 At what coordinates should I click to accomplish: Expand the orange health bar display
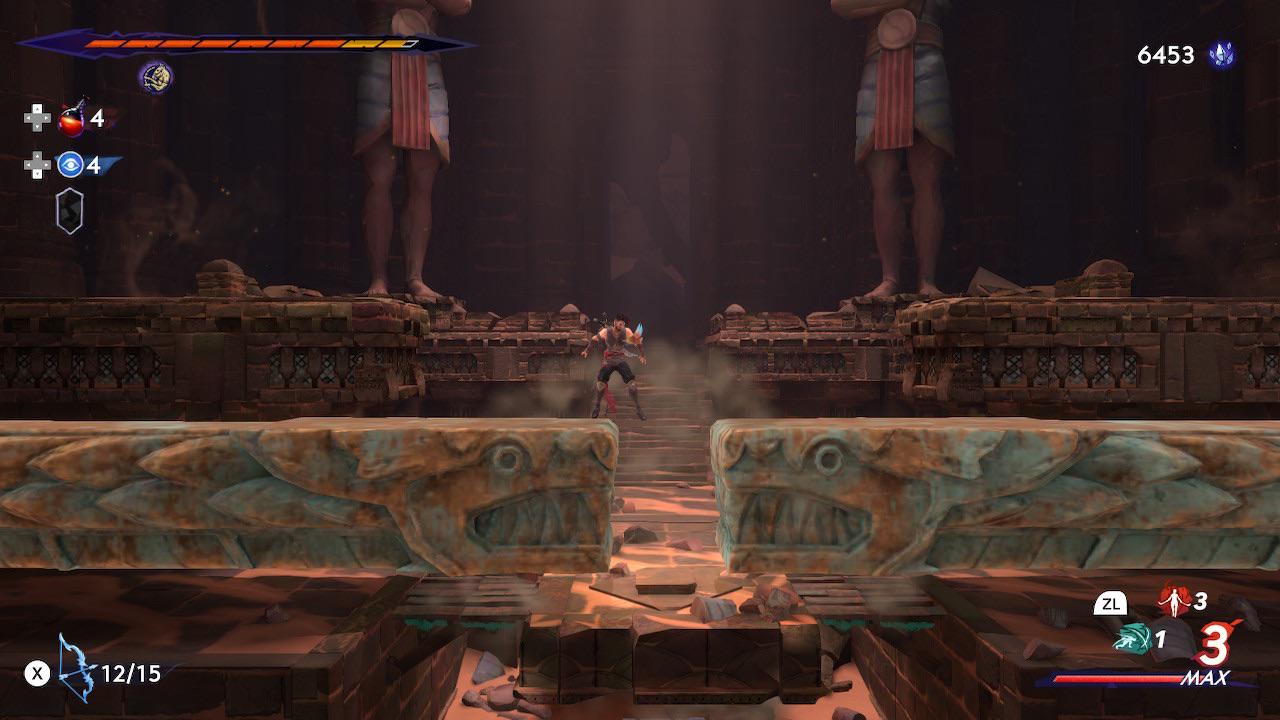(x=250, y=44)
